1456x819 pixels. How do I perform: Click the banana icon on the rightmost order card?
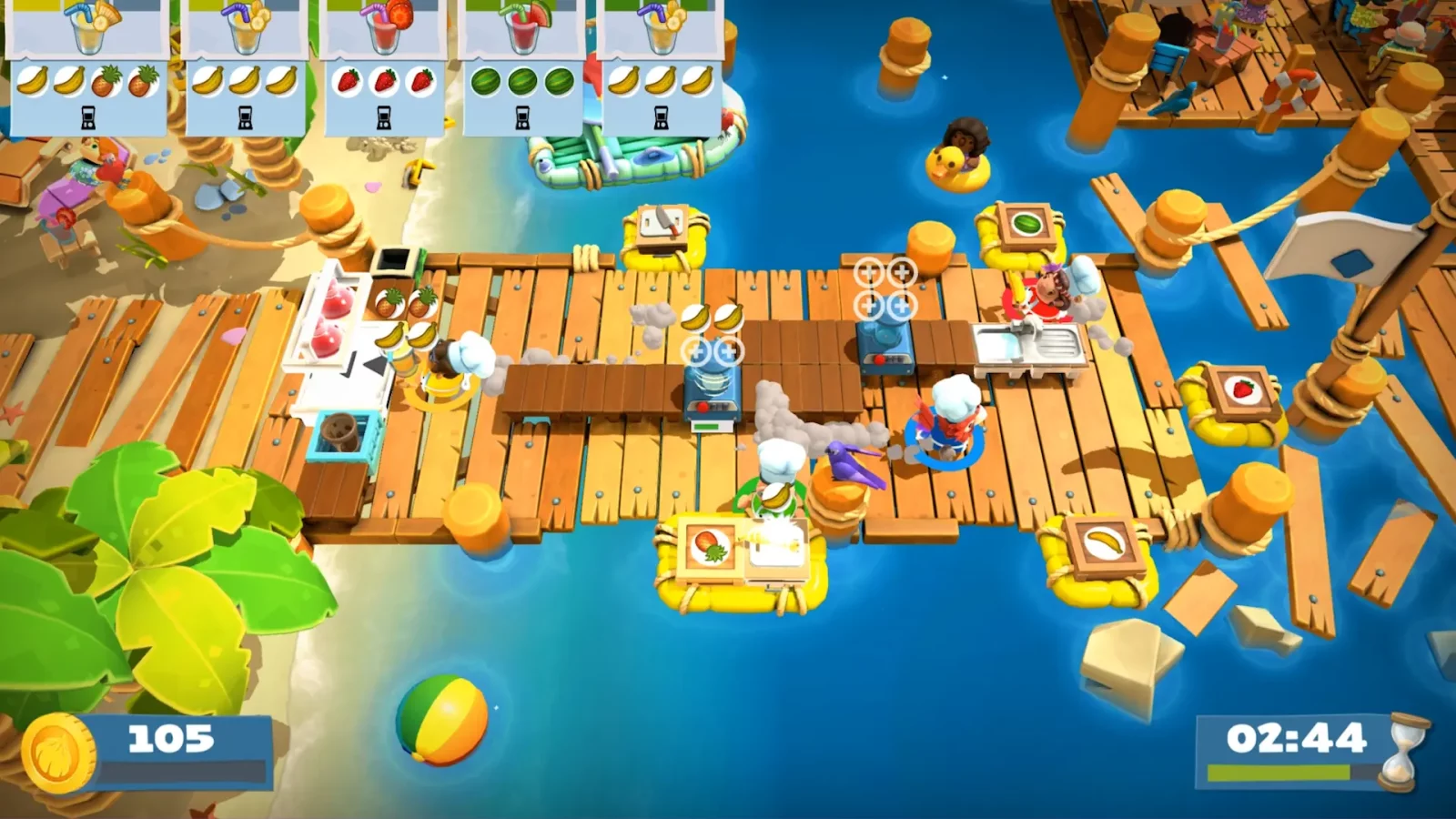coord(659,80)
